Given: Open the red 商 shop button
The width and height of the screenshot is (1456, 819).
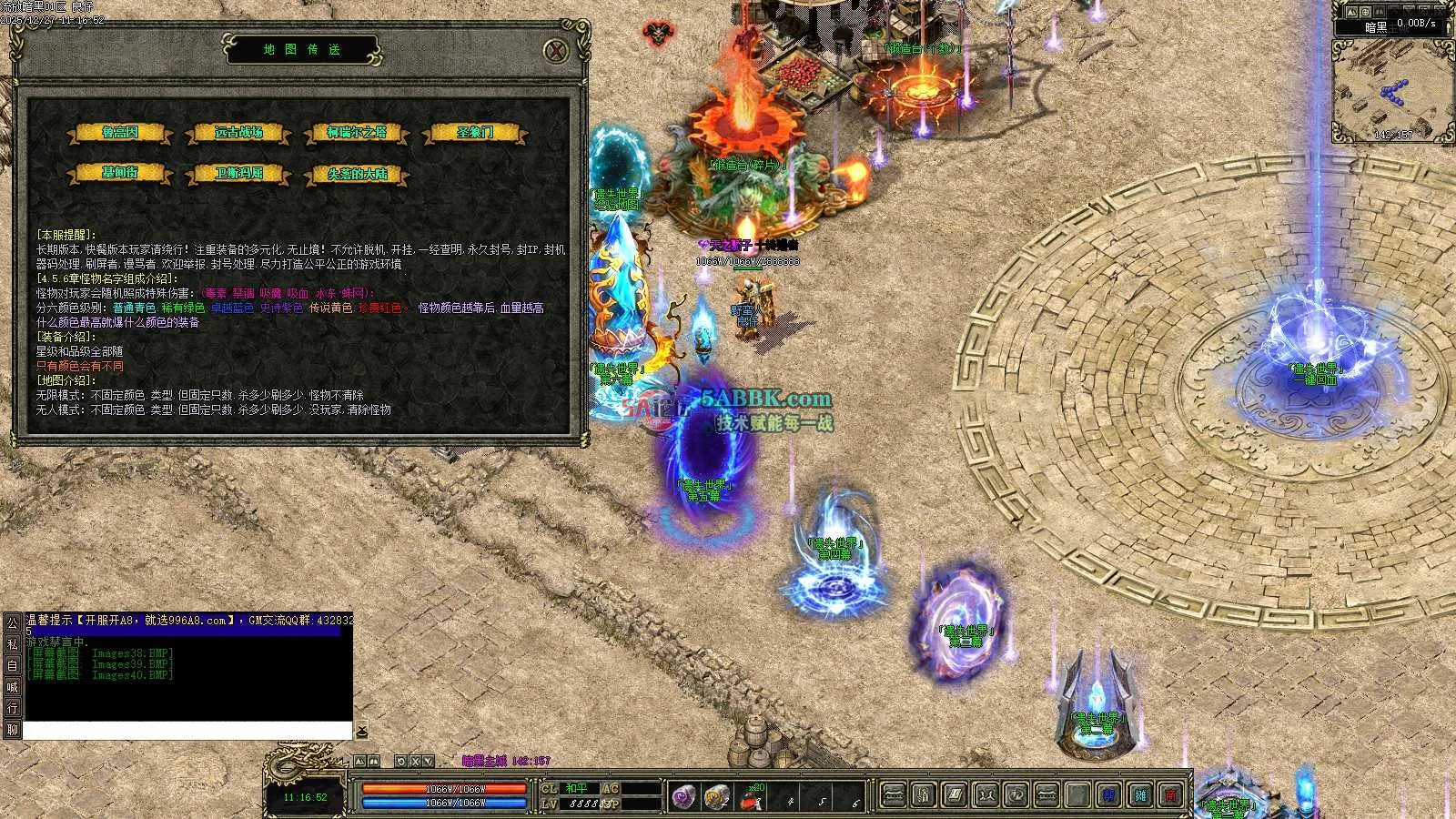Looking at the screenshot, I should pos(1172,795).
